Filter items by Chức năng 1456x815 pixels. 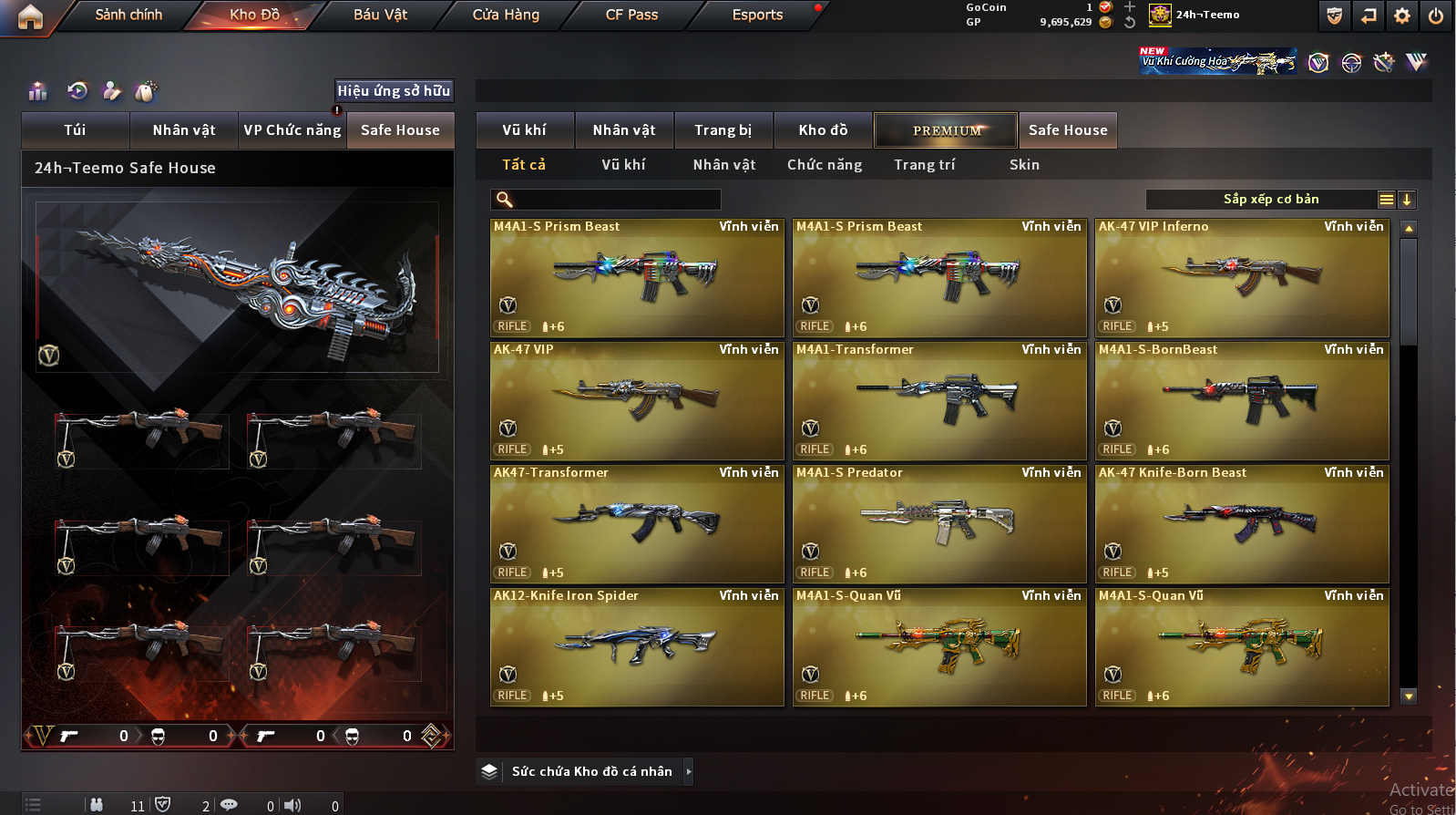click(x=824, y=165)
